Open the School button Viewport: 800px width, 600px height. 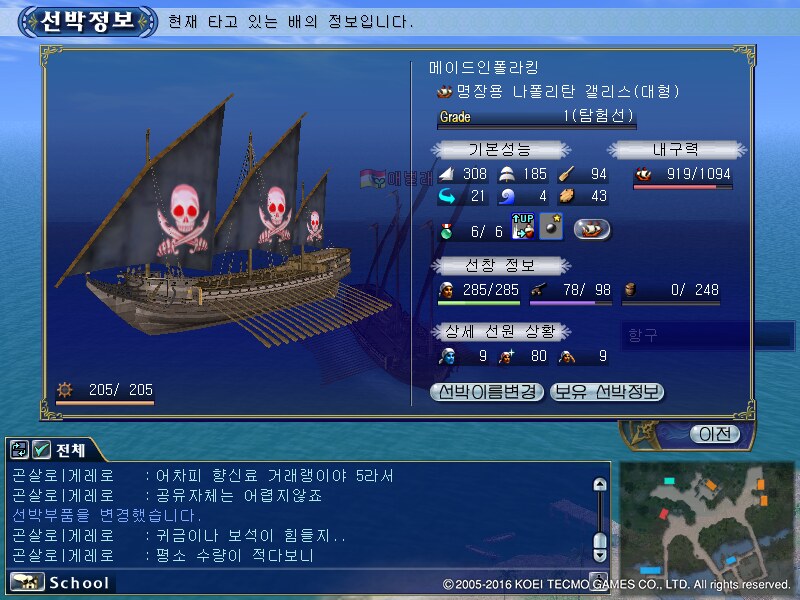[x=62, y=582]
